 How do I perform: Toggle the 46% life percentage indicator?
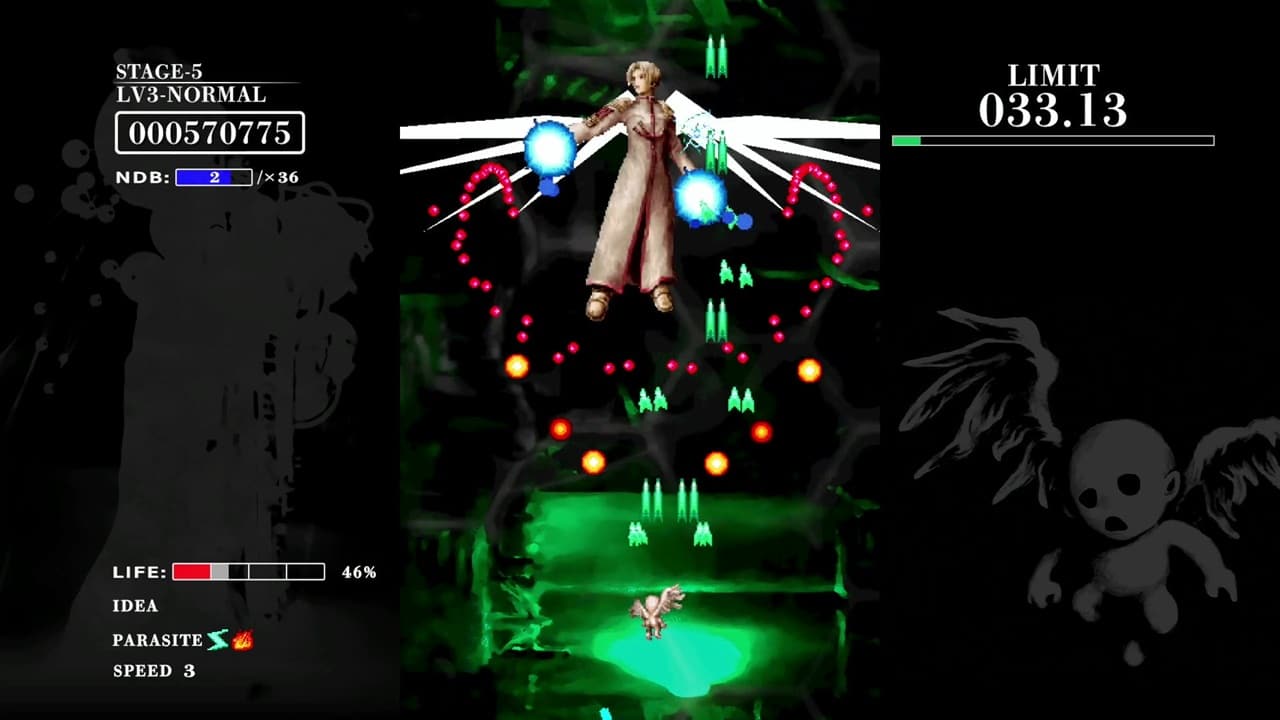pos(357,573)
